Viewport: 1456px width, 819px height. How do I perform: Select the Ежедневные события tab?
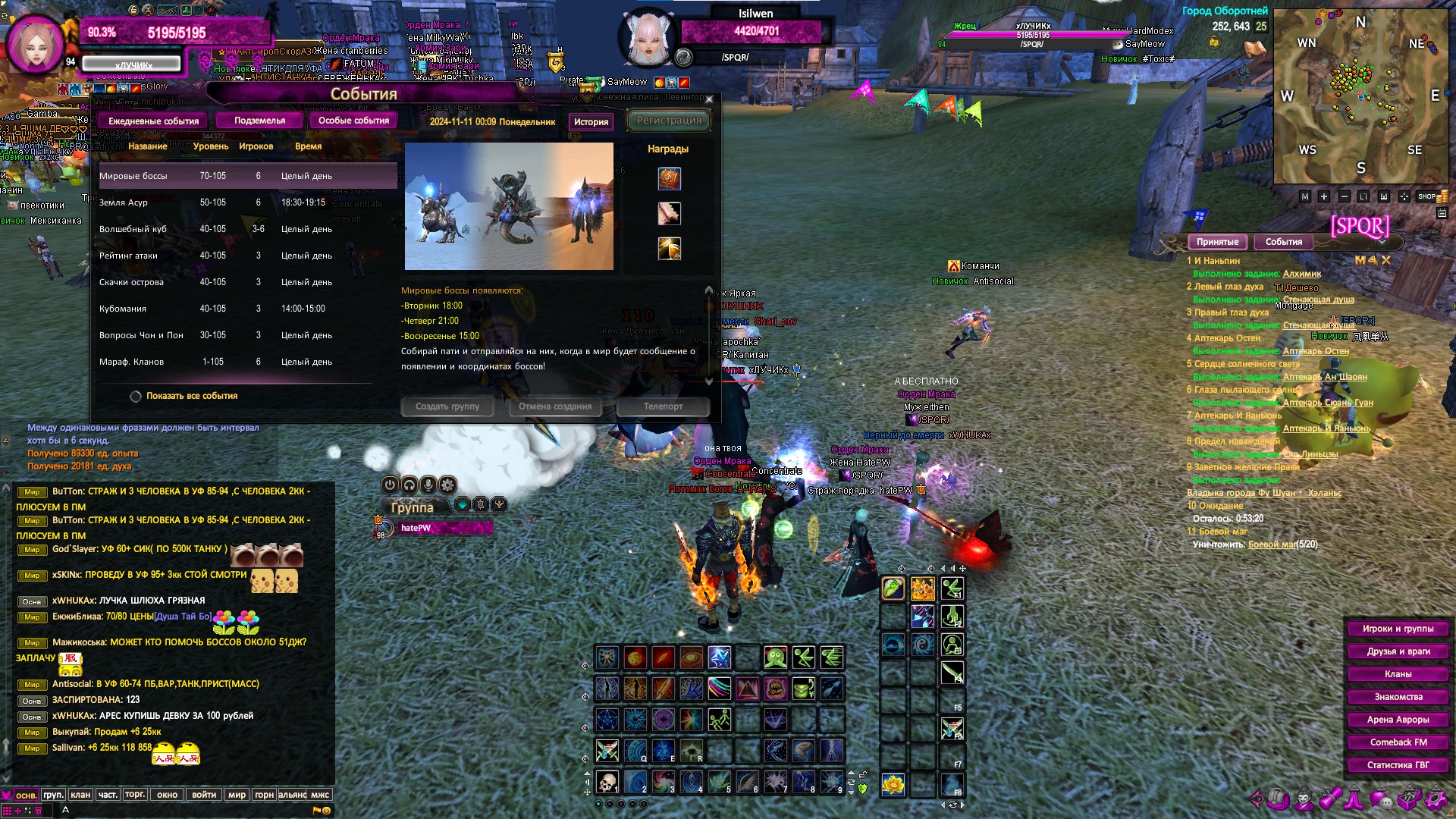(x=153, y=121)
